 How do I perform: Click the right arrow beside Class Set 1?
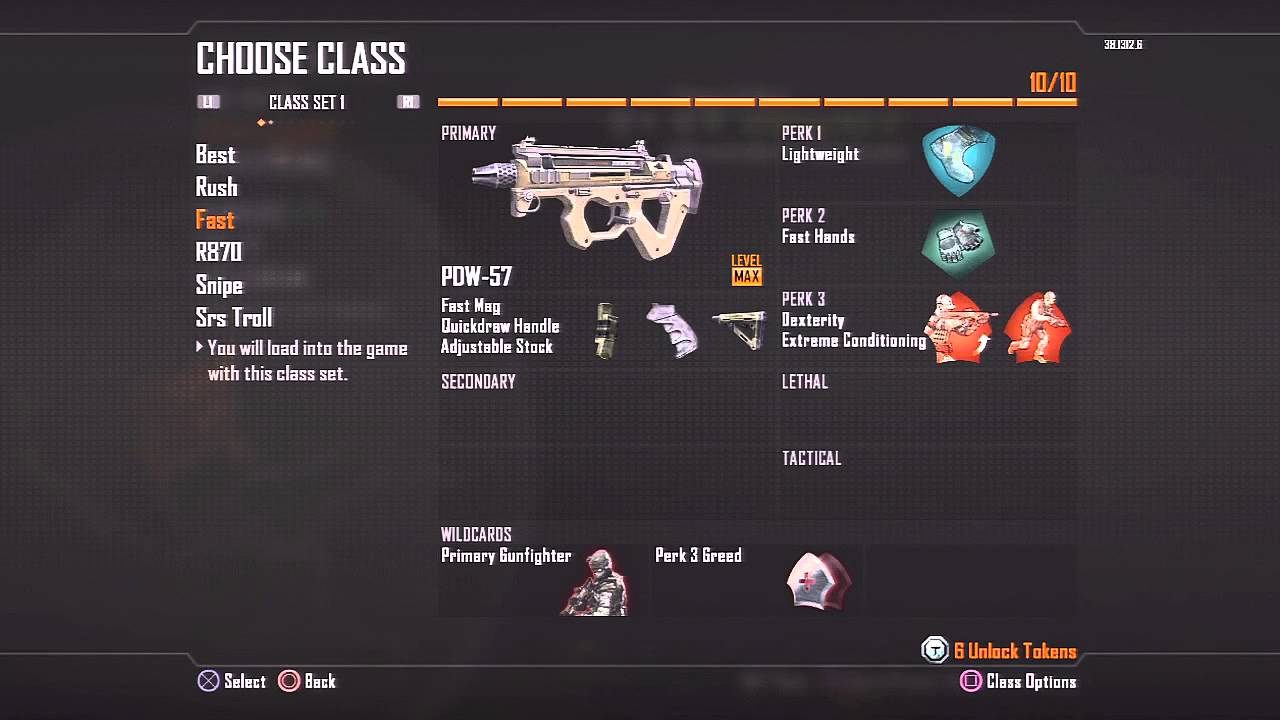(408, 101)
